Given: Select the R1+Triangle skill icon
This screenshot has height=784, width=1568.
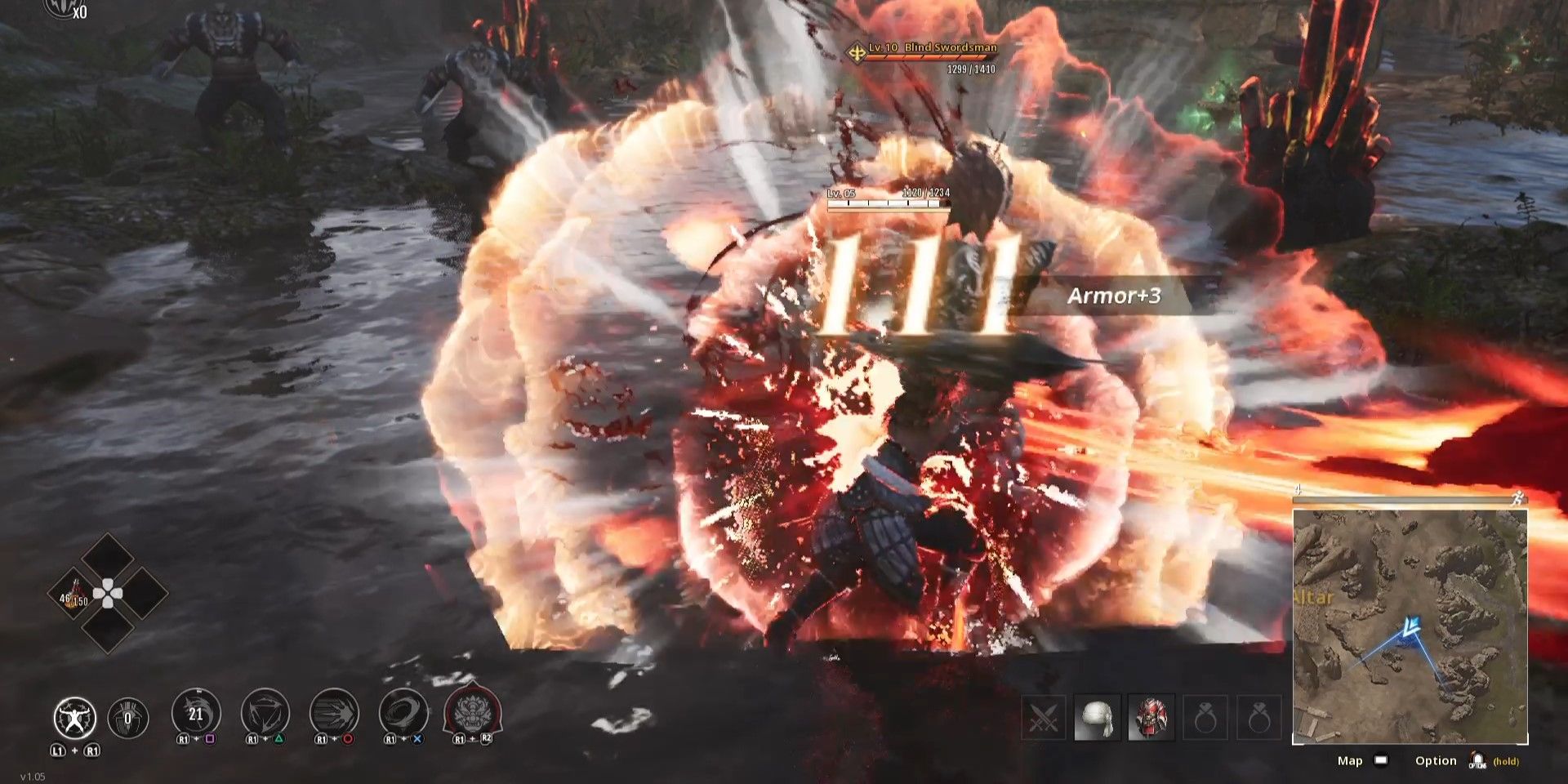Looking at the screenshot, I should (x=265, y=717).
